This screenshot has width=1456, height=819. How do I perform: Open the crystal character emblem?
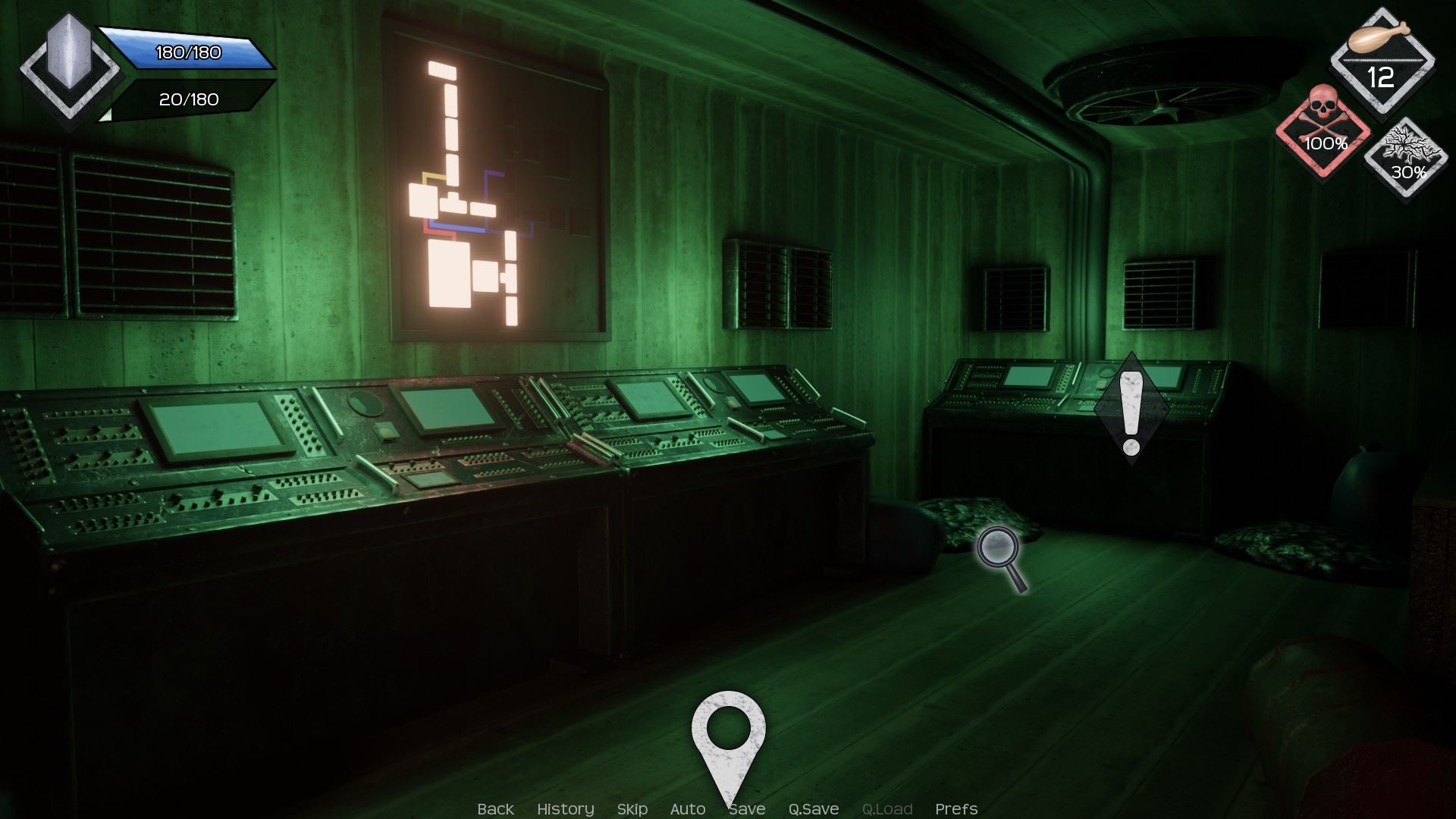(69, 67)
